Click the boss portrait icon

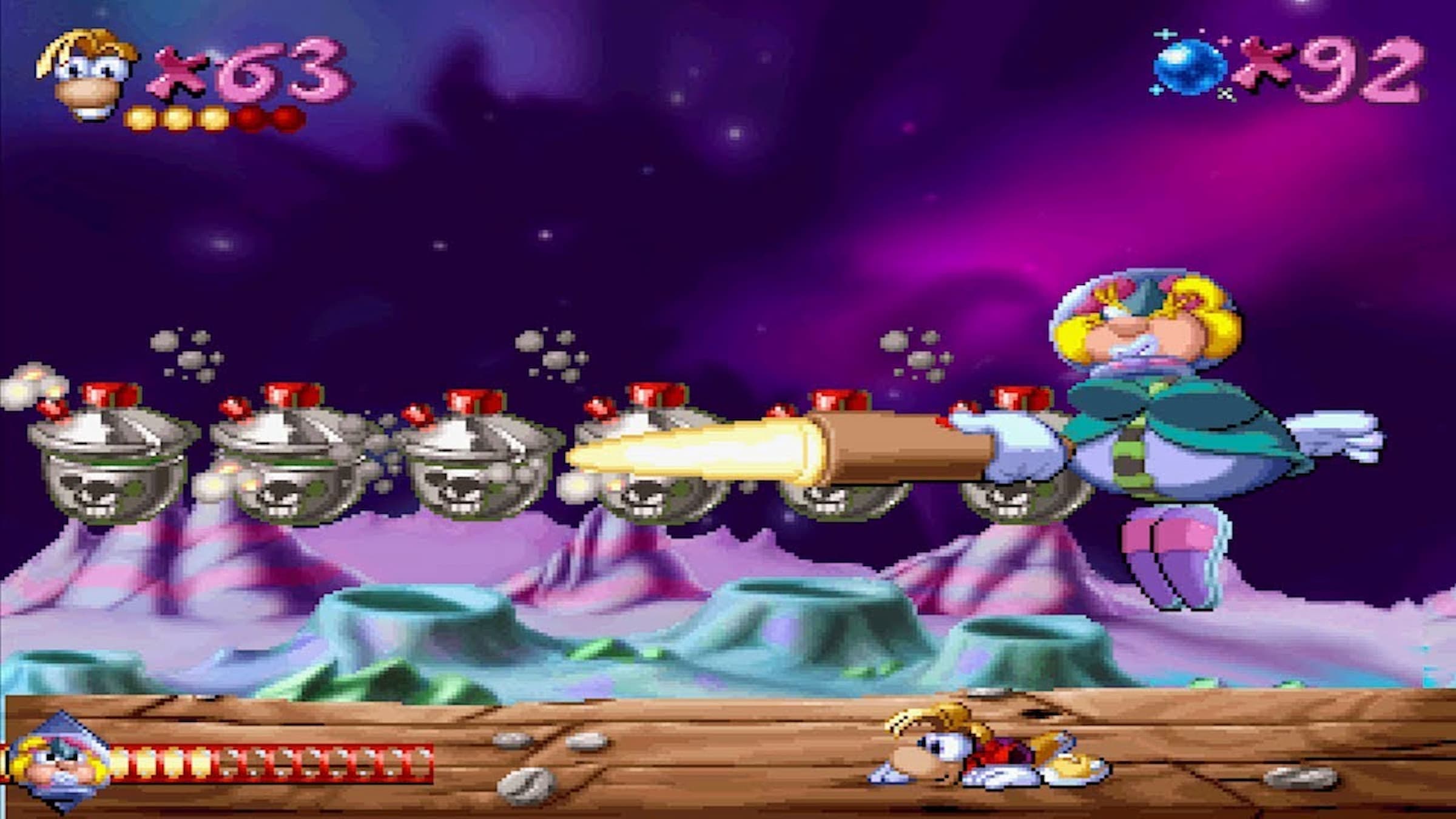(x=59, y=764)
